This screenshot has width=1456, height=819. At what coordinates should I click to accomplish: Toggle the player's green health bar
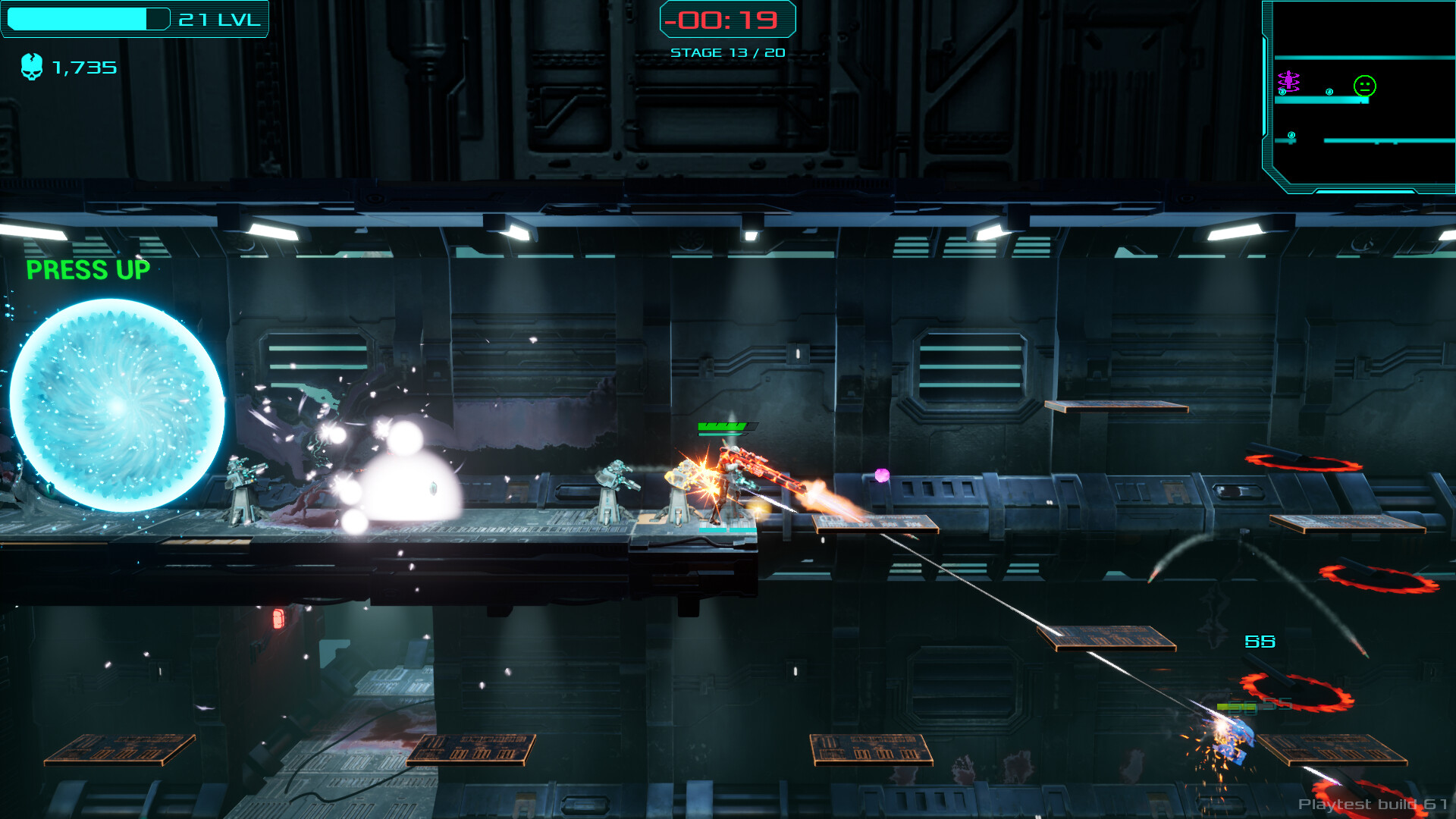[x=721, y=425]
